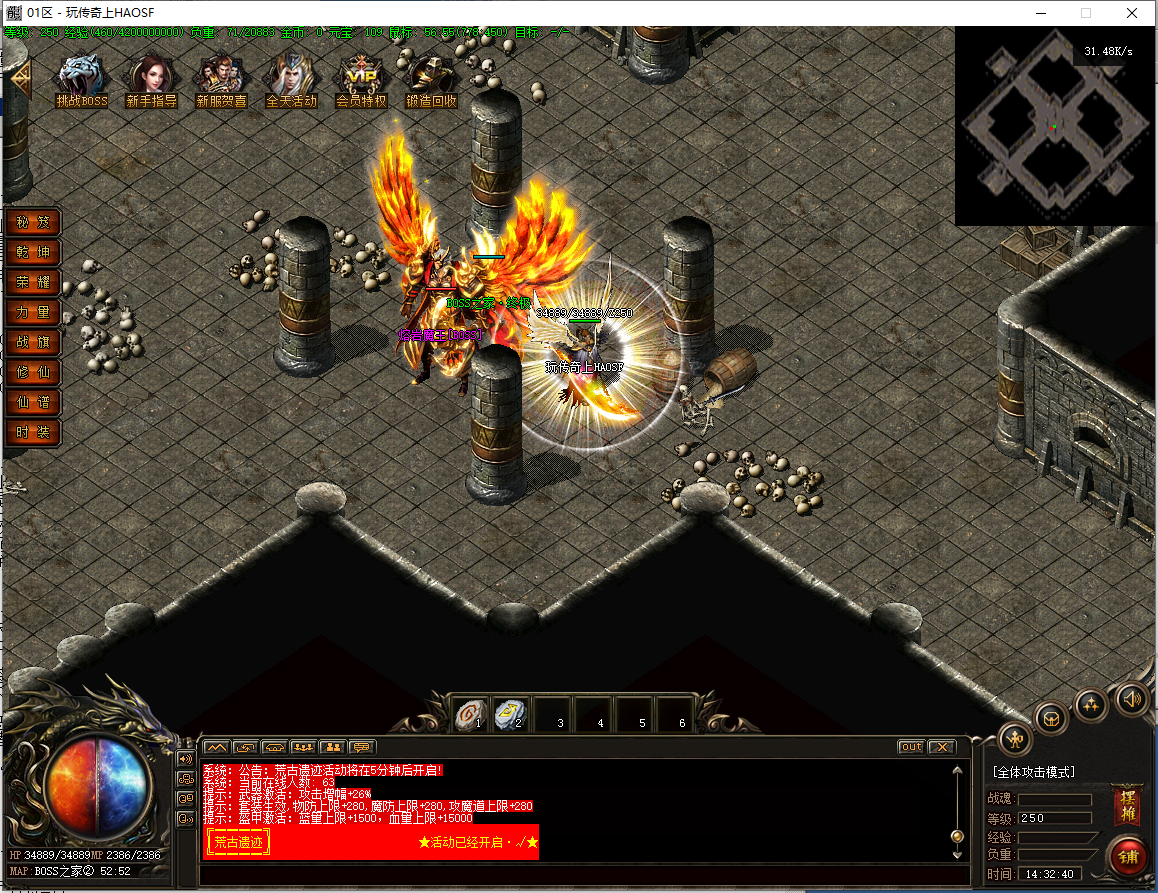This screenshot has height=893, width=1158.
Task: Open the 挑战BOSS tiger icon
Action: point(82,78)
